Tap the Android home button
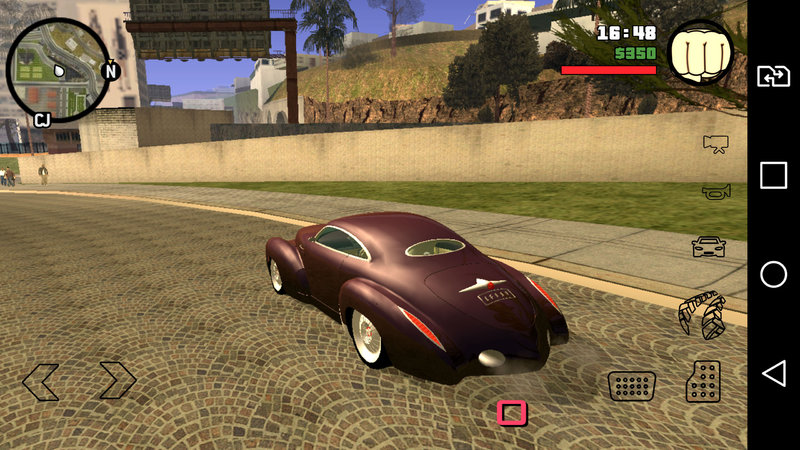The image size is (800, 450). [773, 275]
